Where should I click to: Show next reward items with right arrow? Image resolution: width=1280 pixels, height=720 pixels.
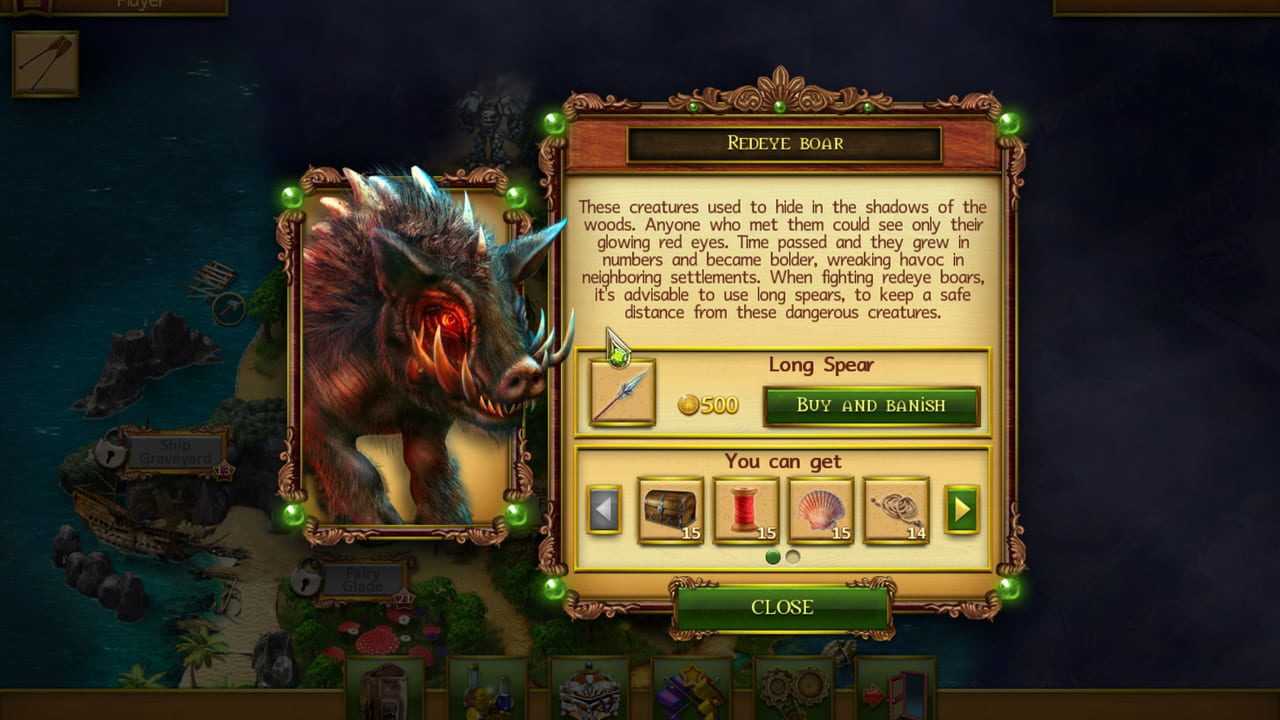click(961, 510)
